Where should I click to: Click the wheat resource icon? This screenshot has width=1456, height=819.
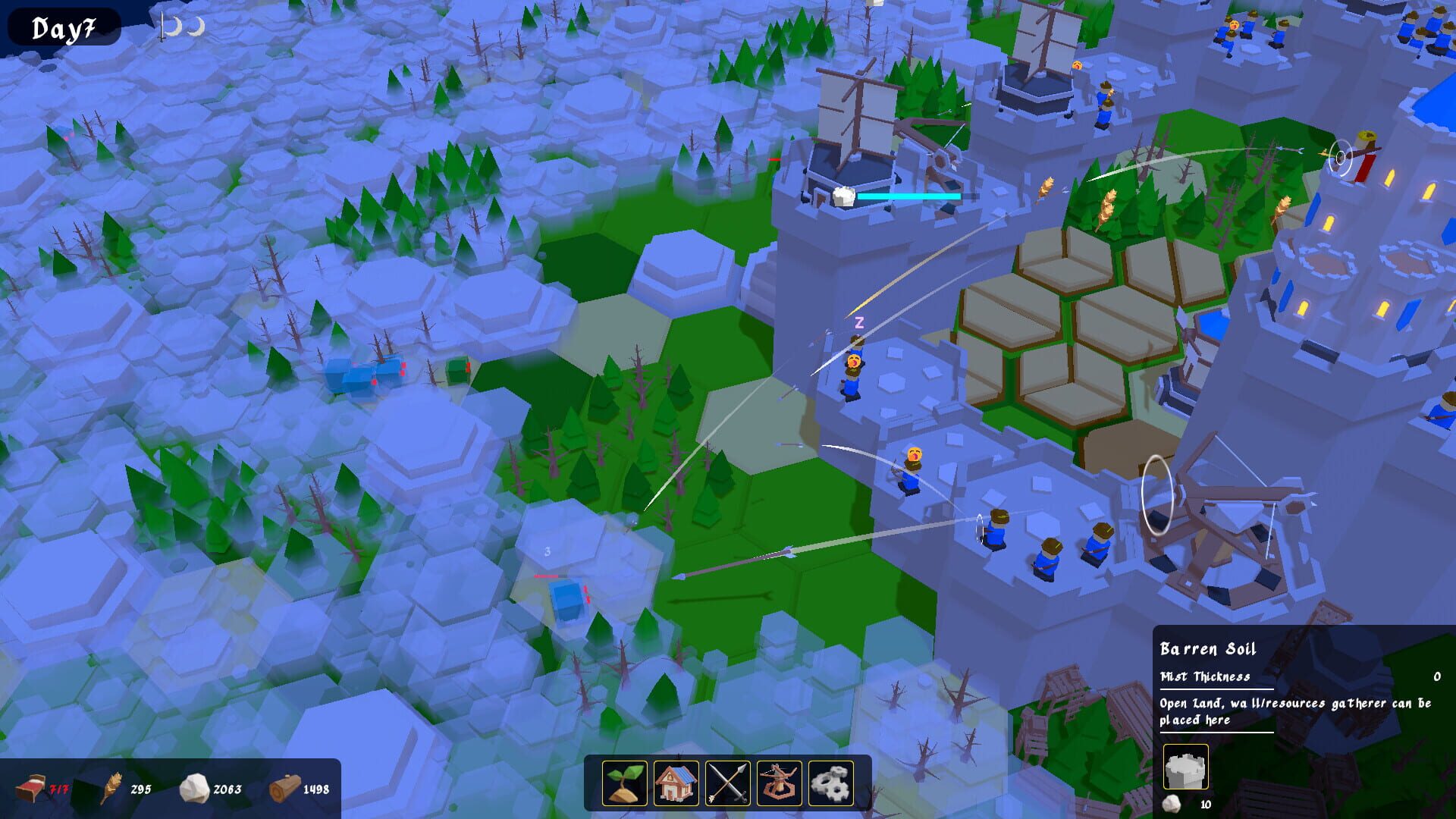(x=112, y=789)
